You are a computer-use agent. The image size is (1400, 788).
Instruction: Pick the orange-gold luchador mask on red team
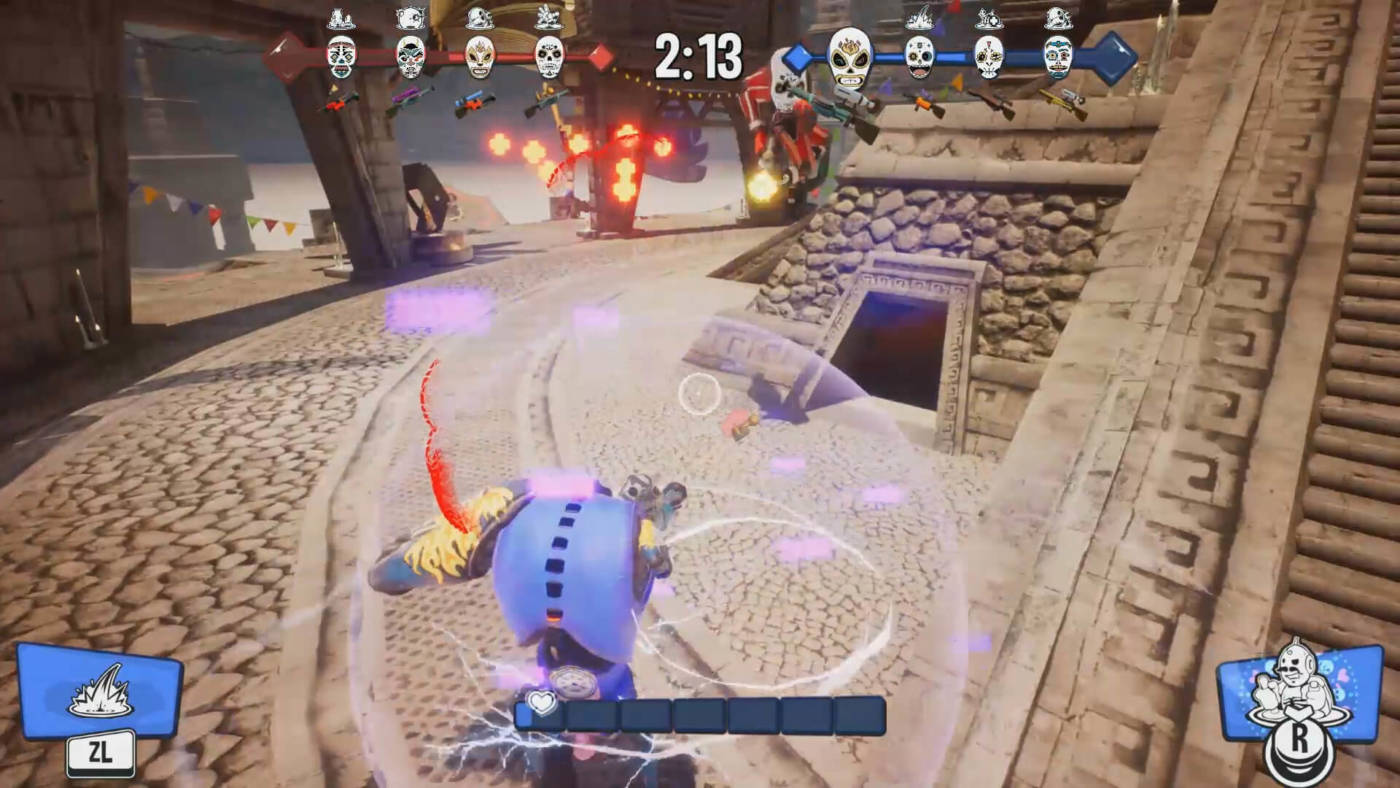point(480,57)
